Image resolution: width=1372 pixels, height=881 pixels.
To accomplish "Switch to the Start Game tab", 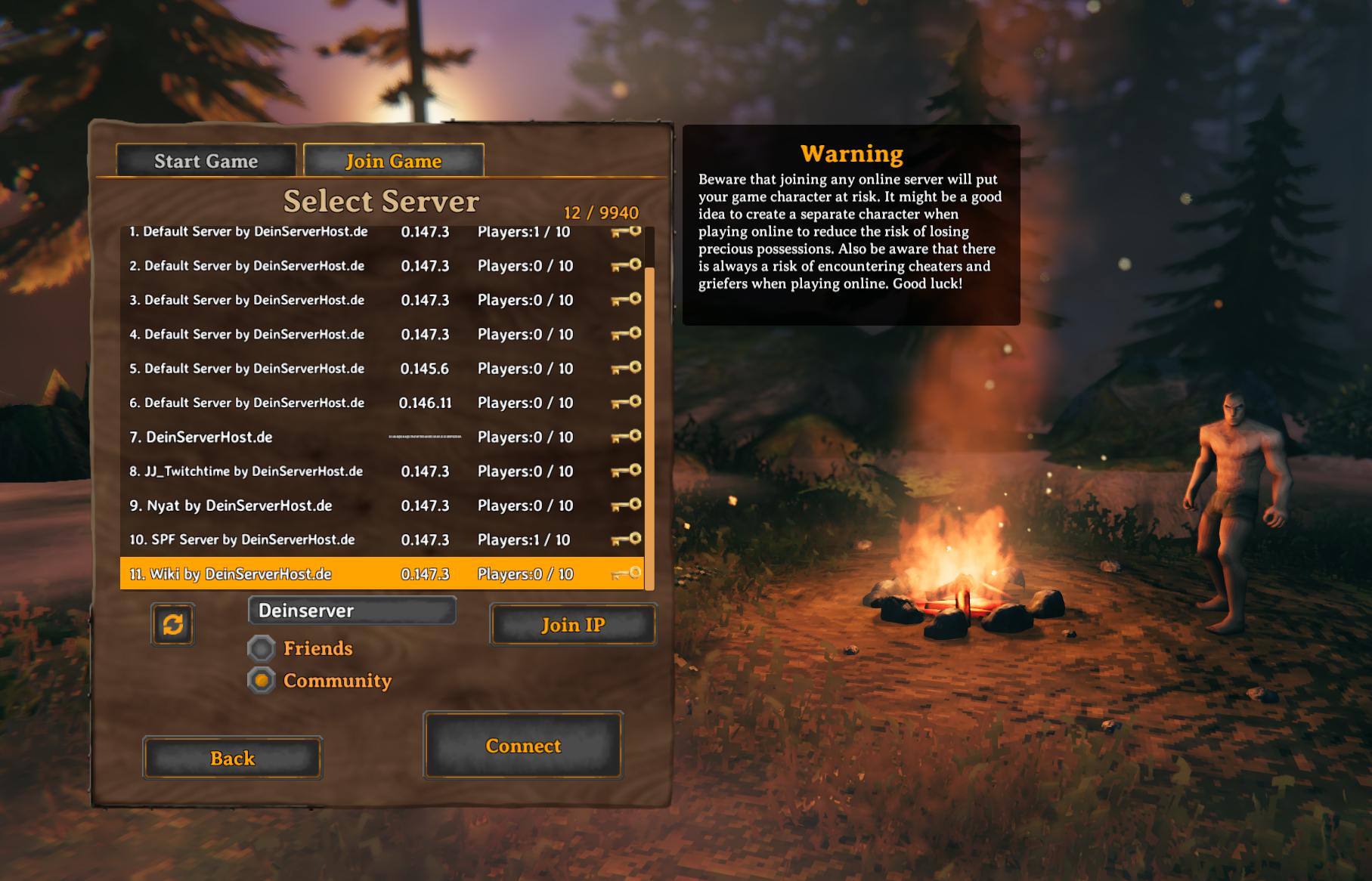I will coord(206,161).
